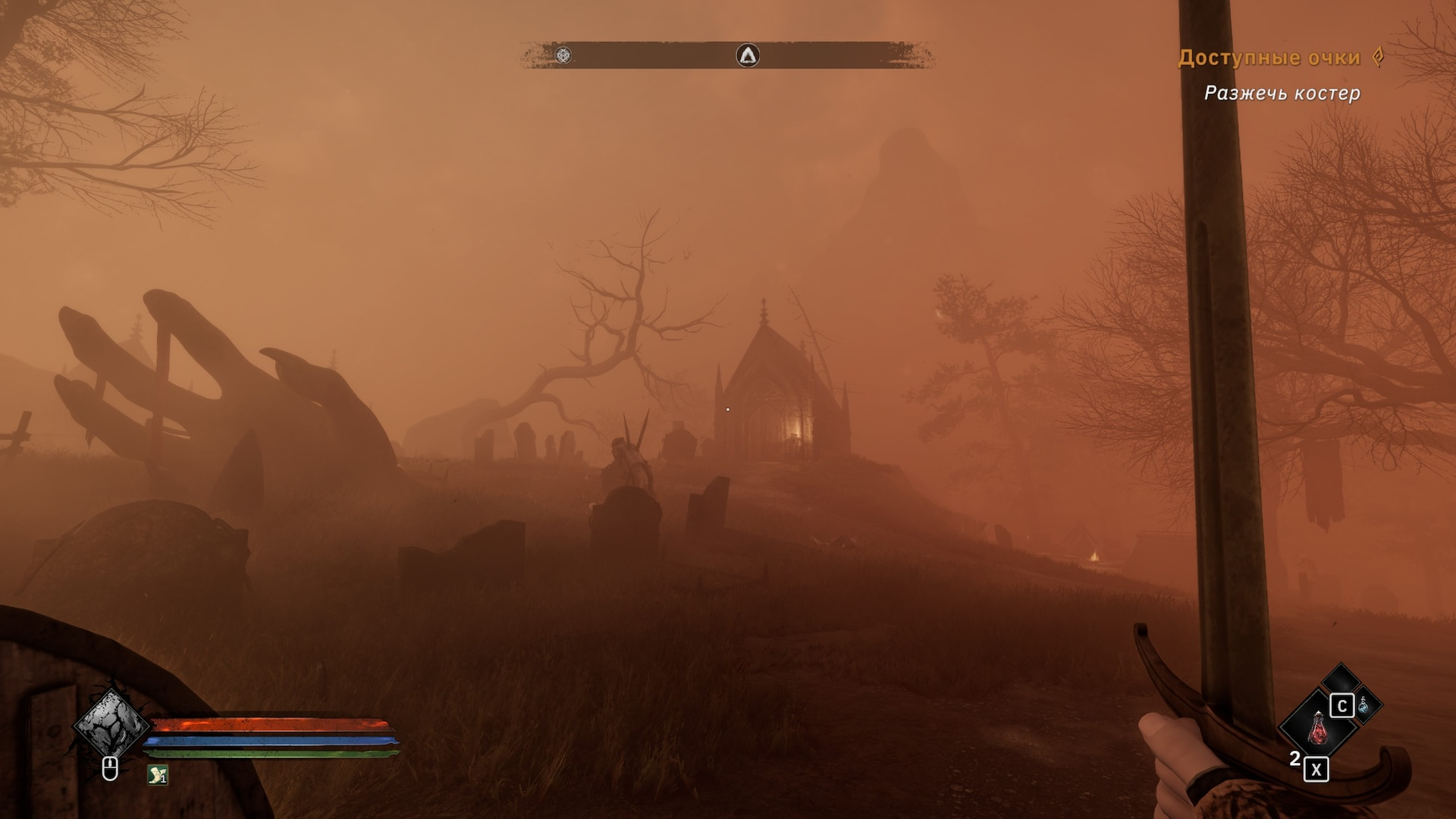Click the campfire marker on the compass
Image resolution: width=1456 pixels, height=819 pixels.
tap(748, 55)
